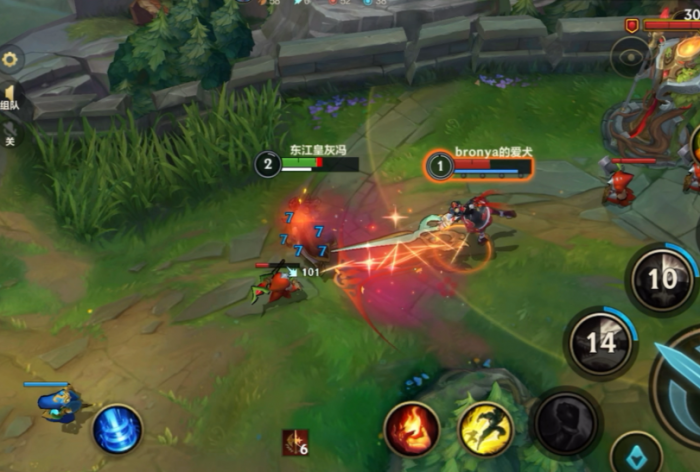This screenshot has height=472, width=700.
Task: Tap the ability showing 10 second cooldown
Action: (x=662, y=278)
